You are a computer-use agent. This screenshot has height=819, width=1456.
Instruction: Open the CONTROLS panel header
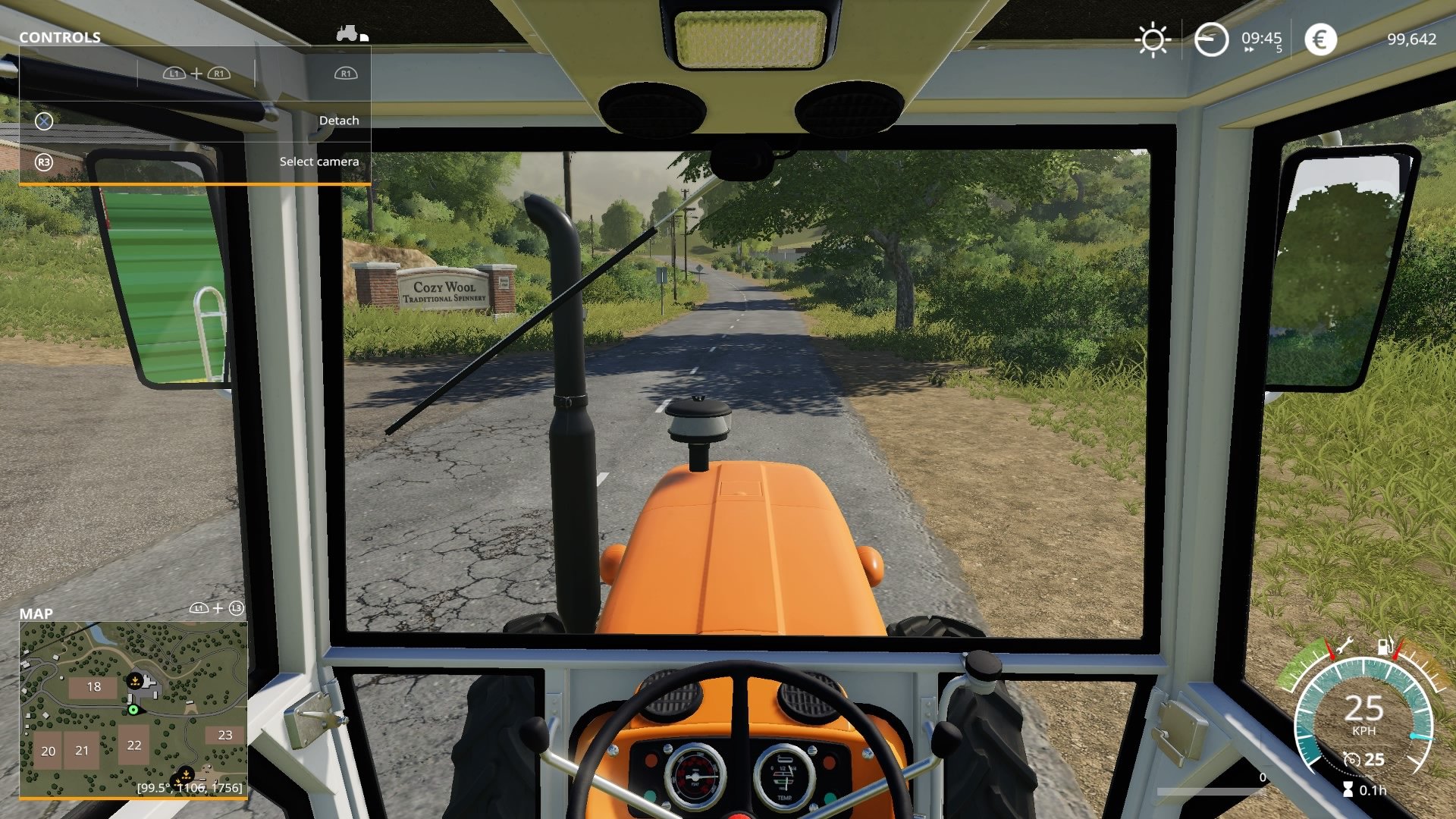click(x=61, y=36)
